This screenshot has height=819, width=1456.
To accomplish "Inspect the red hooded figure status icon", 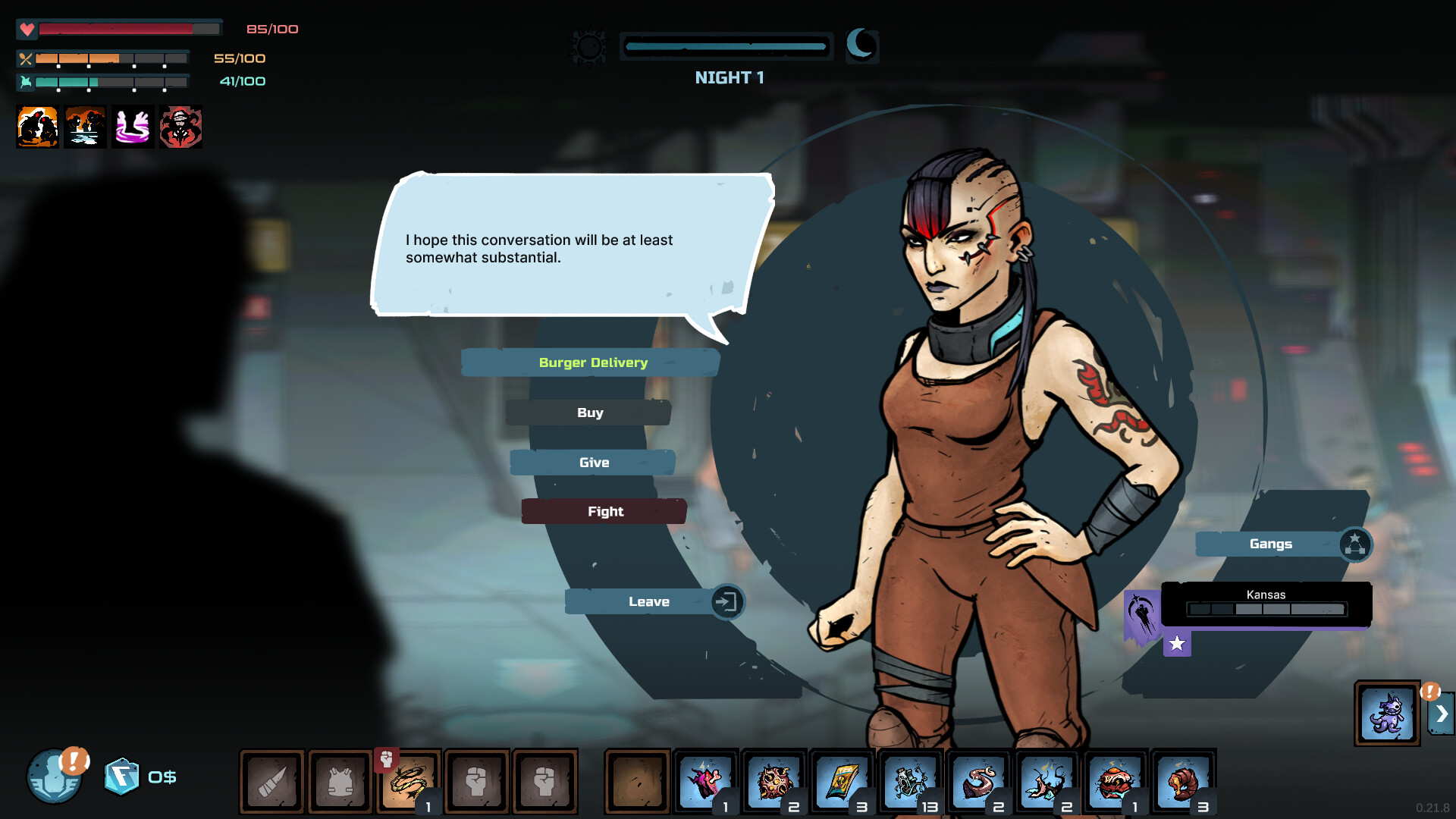I will coord(180,127).
